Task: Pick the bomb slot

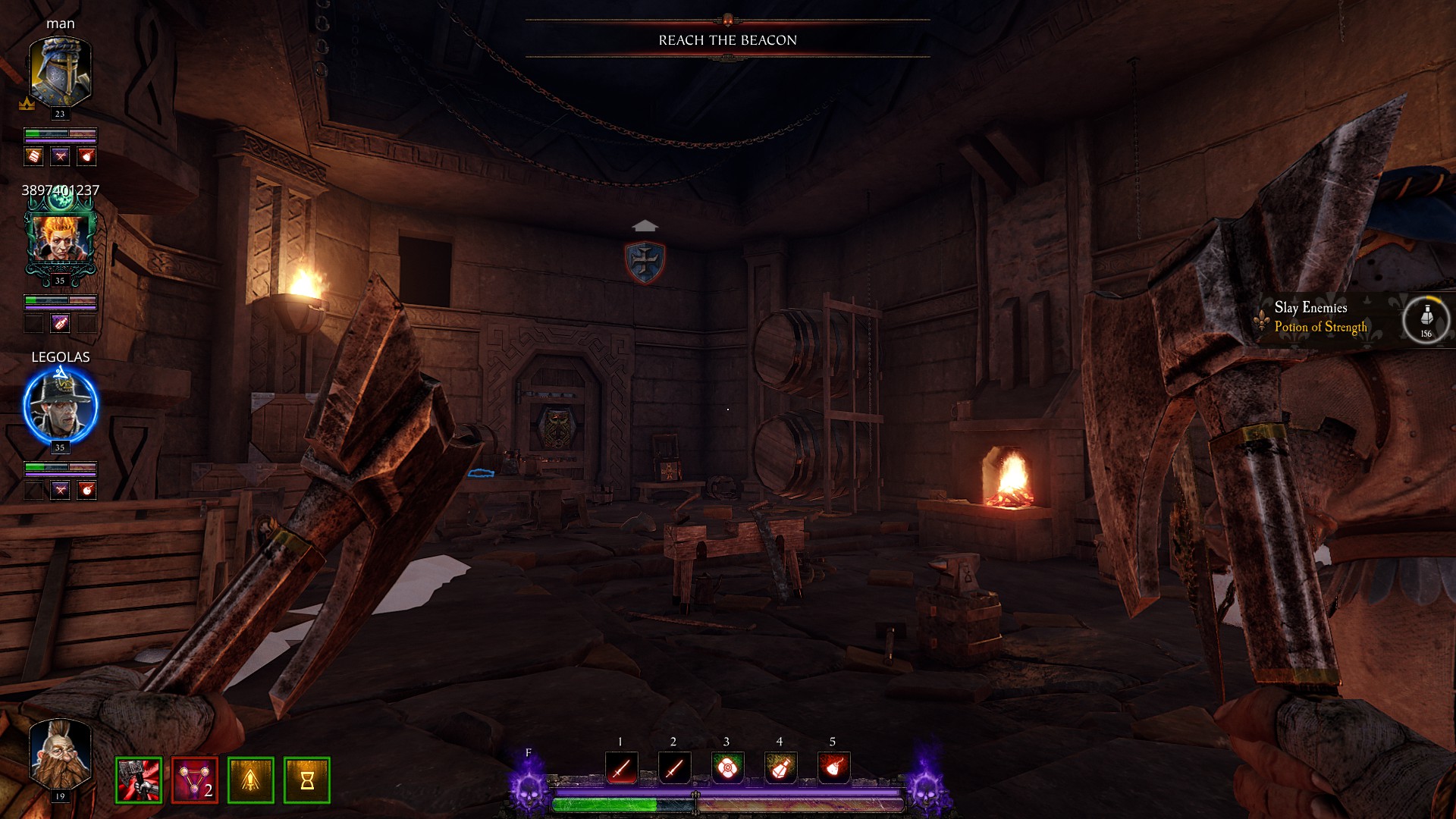Action: point(833,769)
